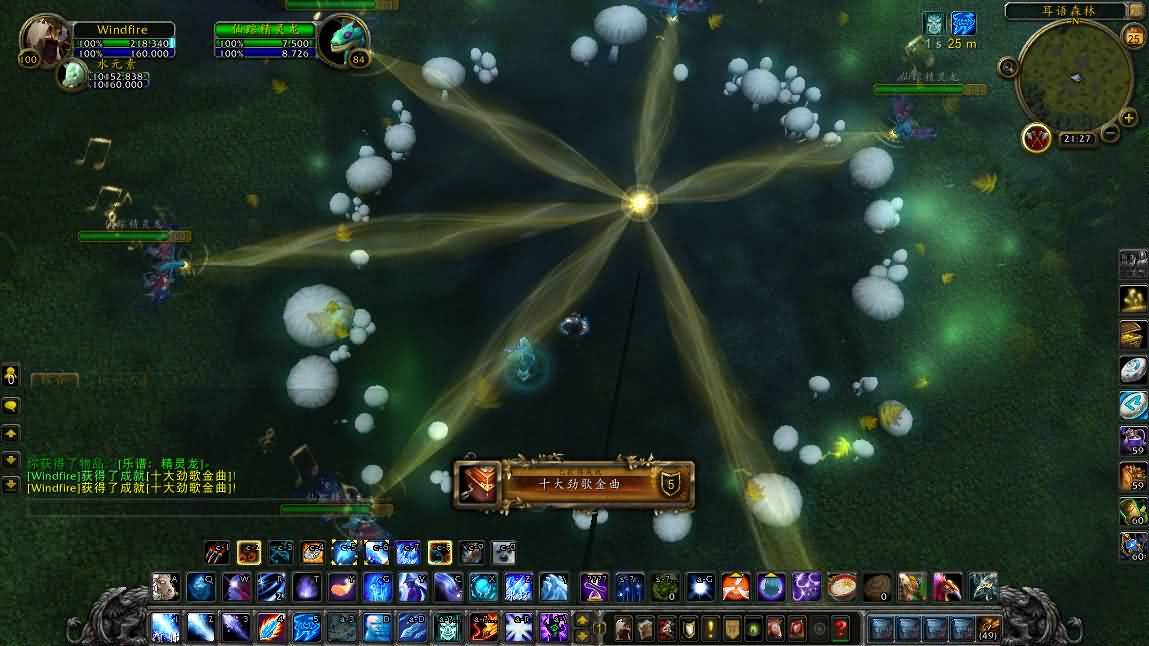Click the treasure chest icon on right bar
The height and width of the screenshot is (646, 1149).
1133,333
